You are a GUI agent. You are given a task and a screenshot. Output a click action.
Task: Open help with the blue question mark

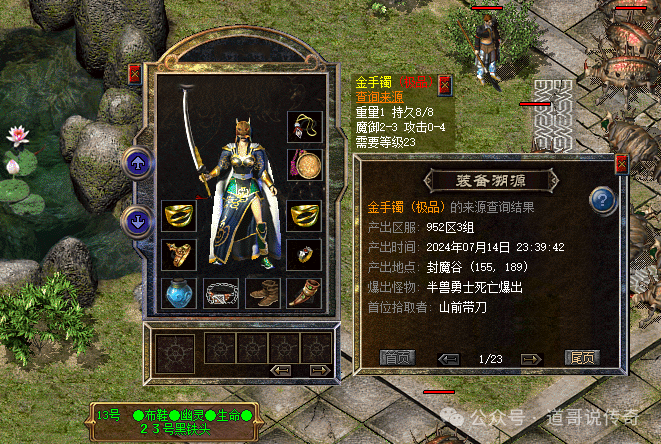(x=602, y=199)
